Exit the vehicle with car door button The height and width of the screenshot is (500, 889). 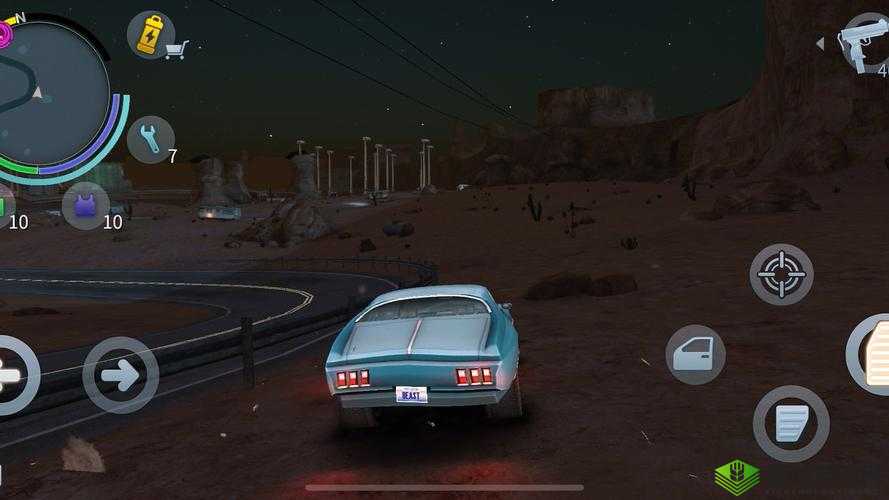point(695,354)
